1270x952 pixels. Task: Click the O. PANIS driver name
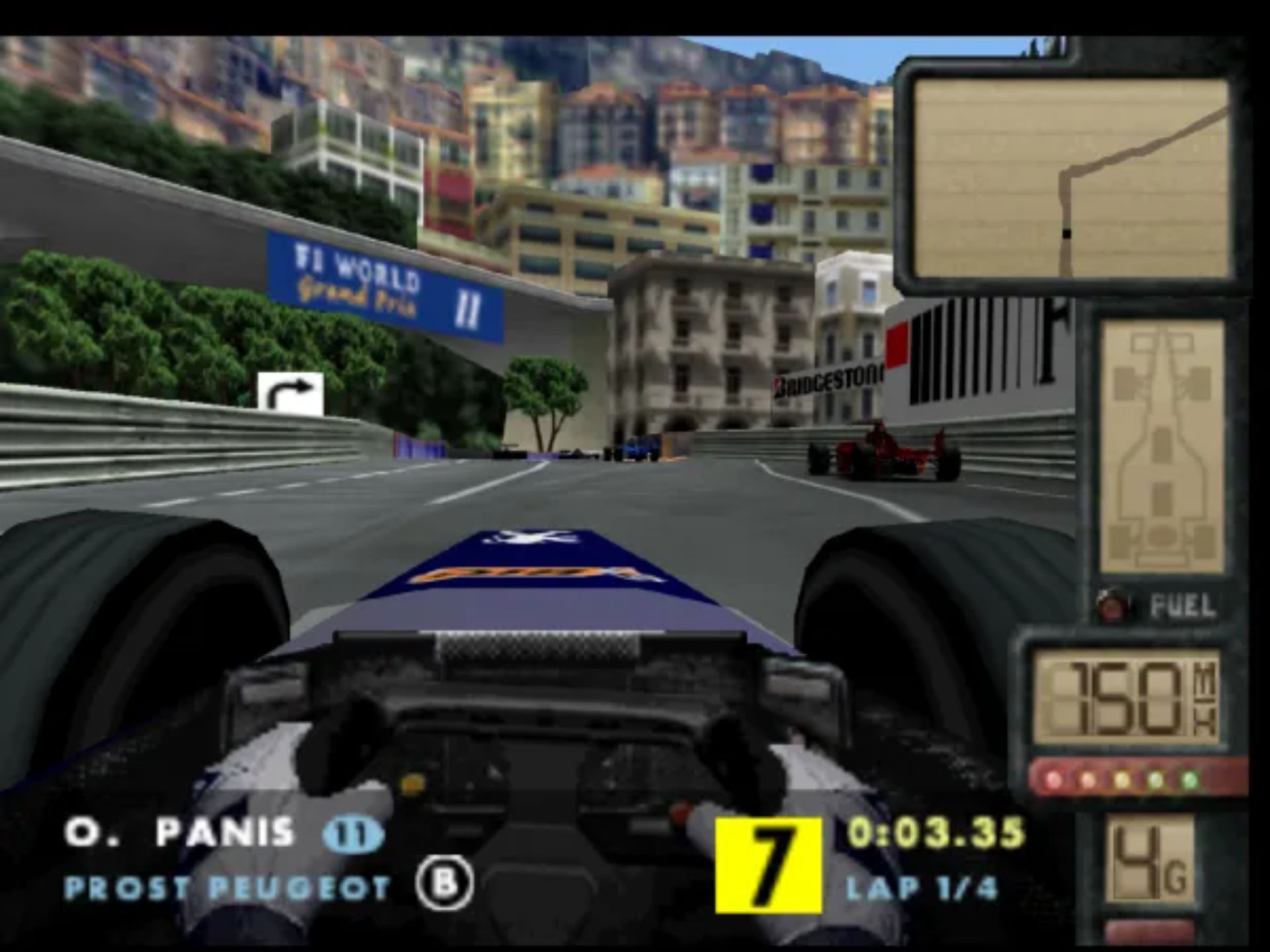[179, 832]
